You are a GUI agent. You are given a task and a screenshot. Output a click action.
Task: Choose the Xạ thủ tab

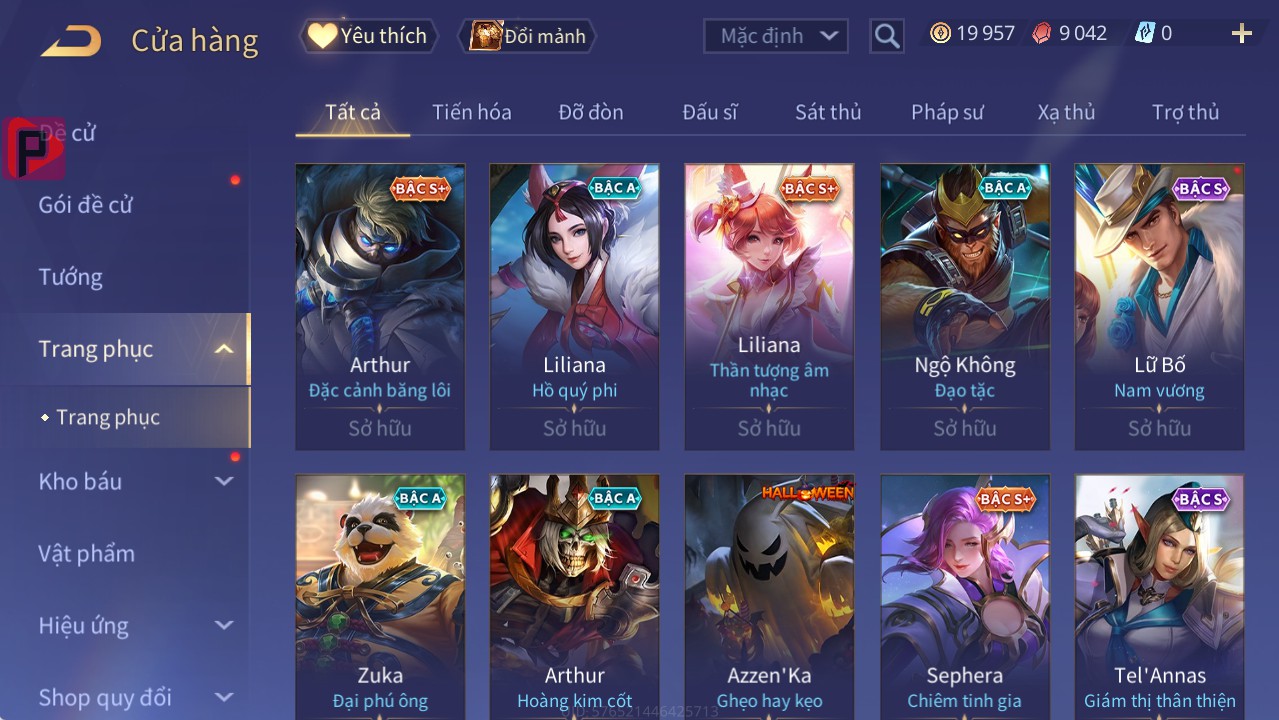[x=1066, y=112]
